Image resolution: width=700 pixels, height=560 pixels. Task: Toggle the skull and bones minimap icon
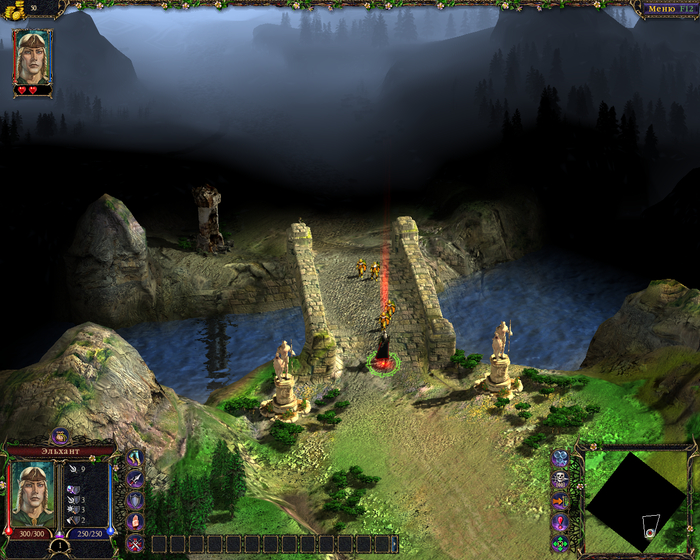560,479
